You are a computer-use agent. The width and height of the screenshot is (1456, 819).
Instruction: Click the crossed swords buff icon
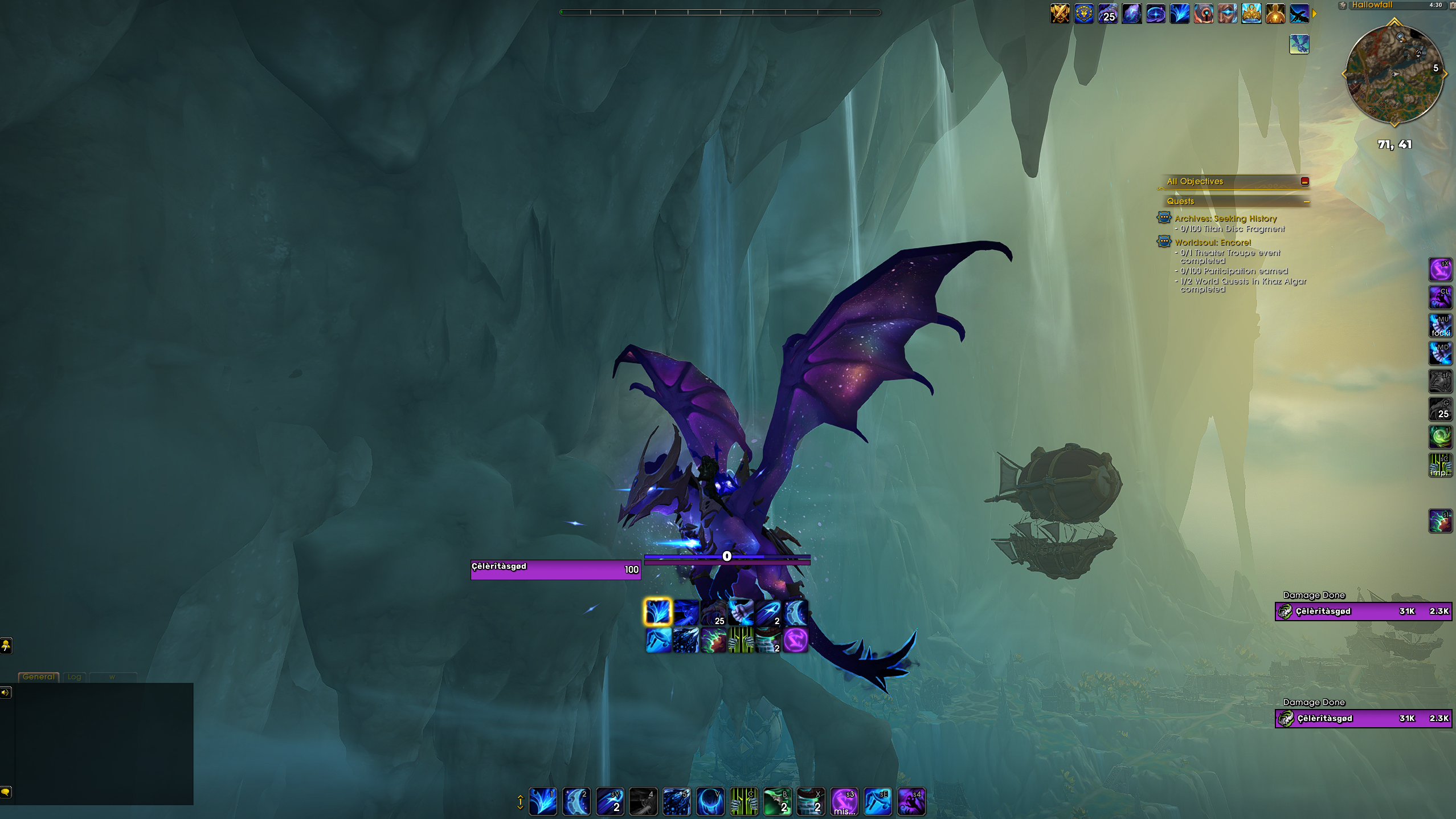point(1060,14)
